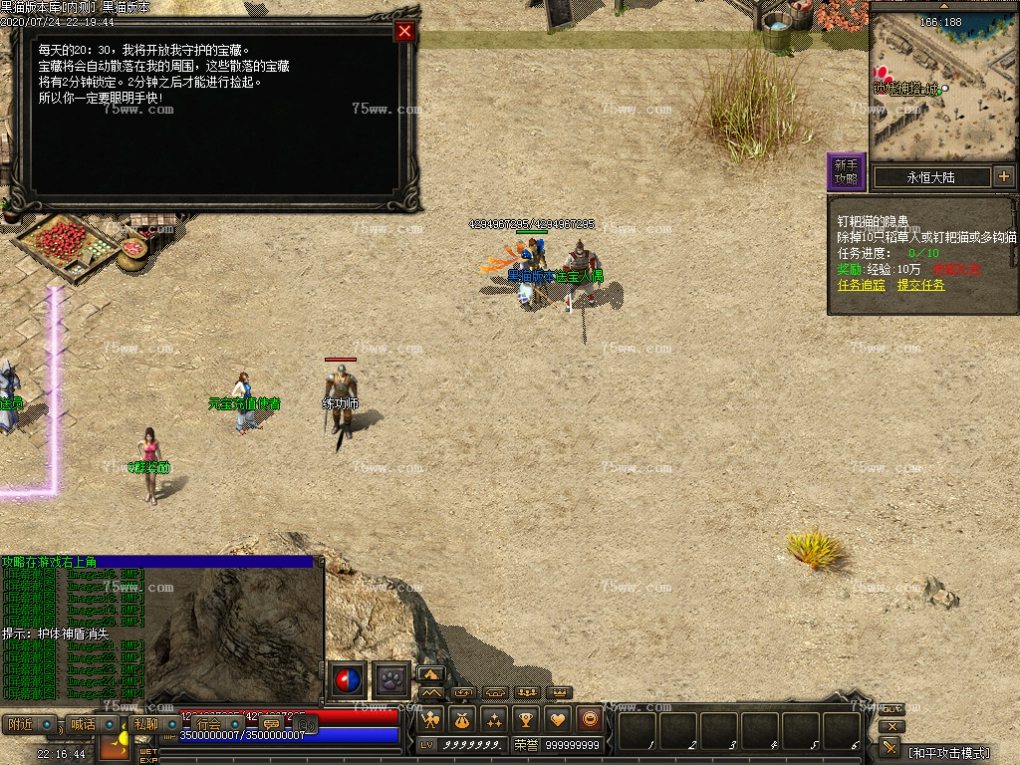Open the sparkle skills icon
Screen dimensions: 1020x765
pos(494,719)
